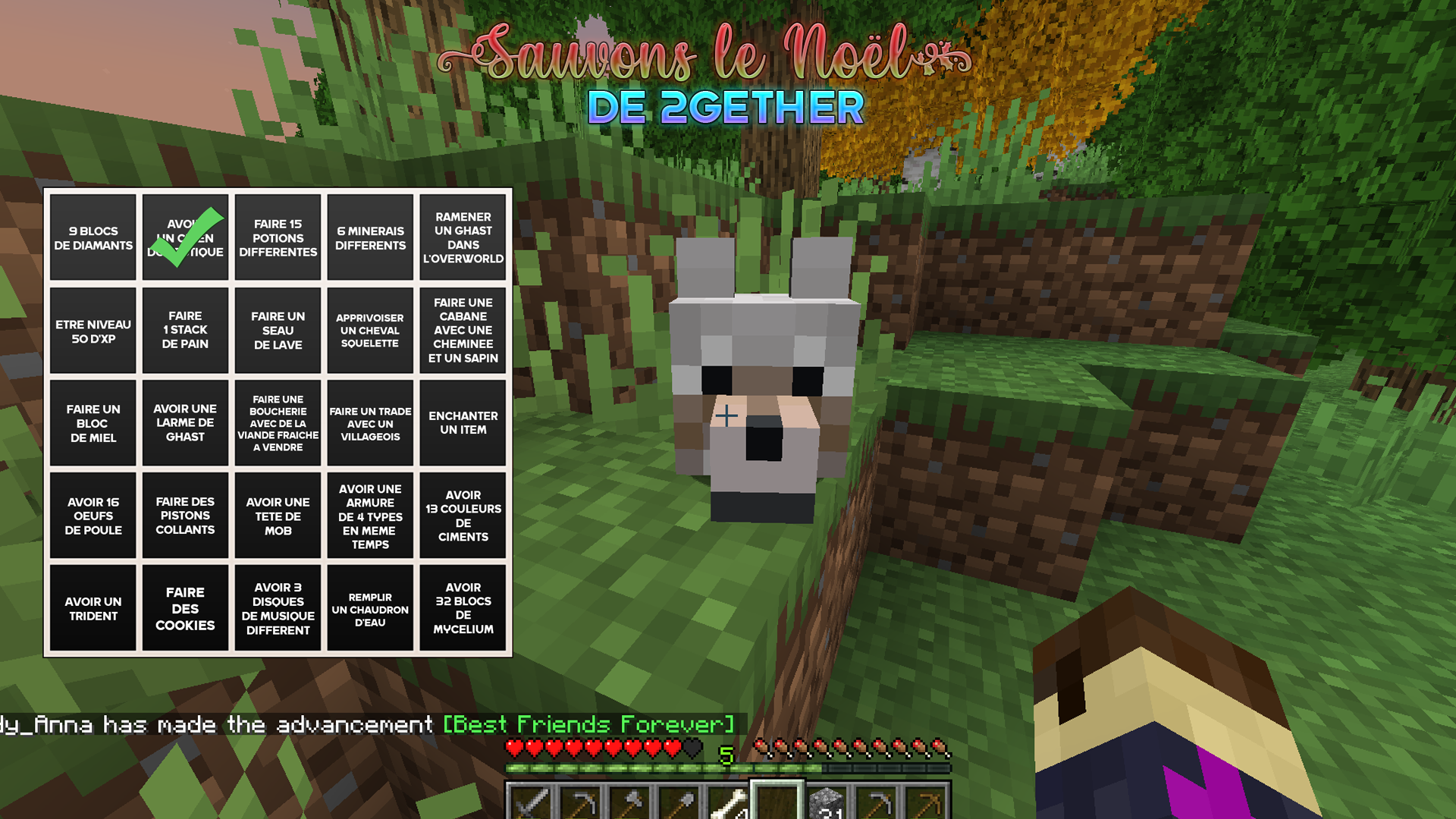Screen dimensions: 1456x819
Task: Select the checked dog objective tile
Action: [185, 237]
